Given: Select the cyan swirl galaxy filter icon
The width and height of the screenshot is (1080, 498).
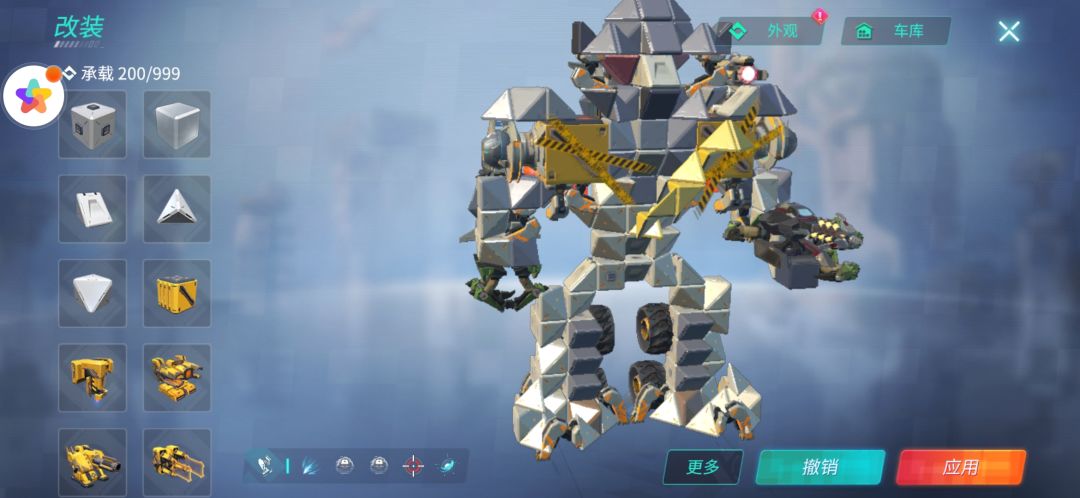Looking at the screenshot, I should [448, 466].
